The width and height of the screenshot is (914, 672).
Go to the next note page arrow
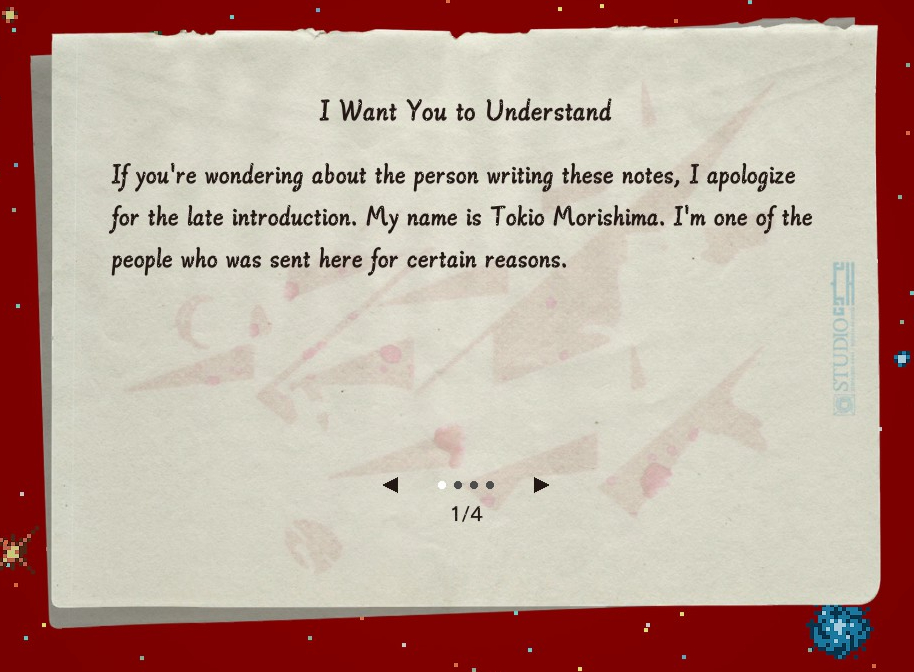click(x=541, y=485)
